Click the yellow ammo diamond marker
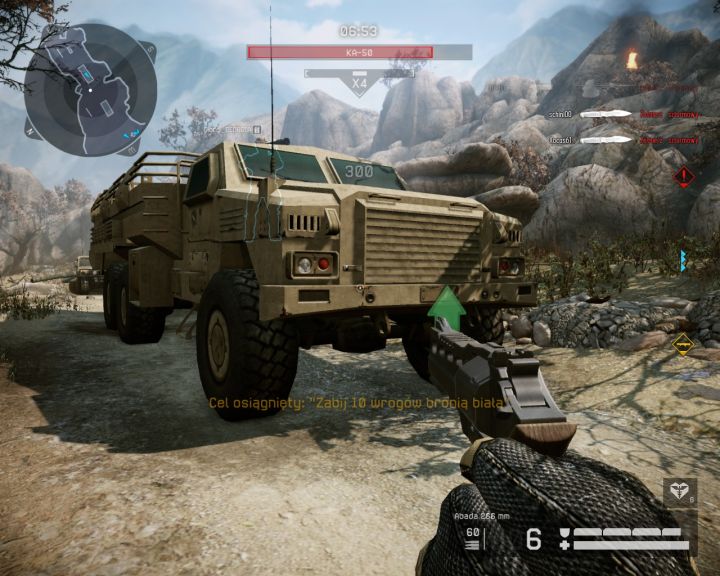 [x=684, y=345]
